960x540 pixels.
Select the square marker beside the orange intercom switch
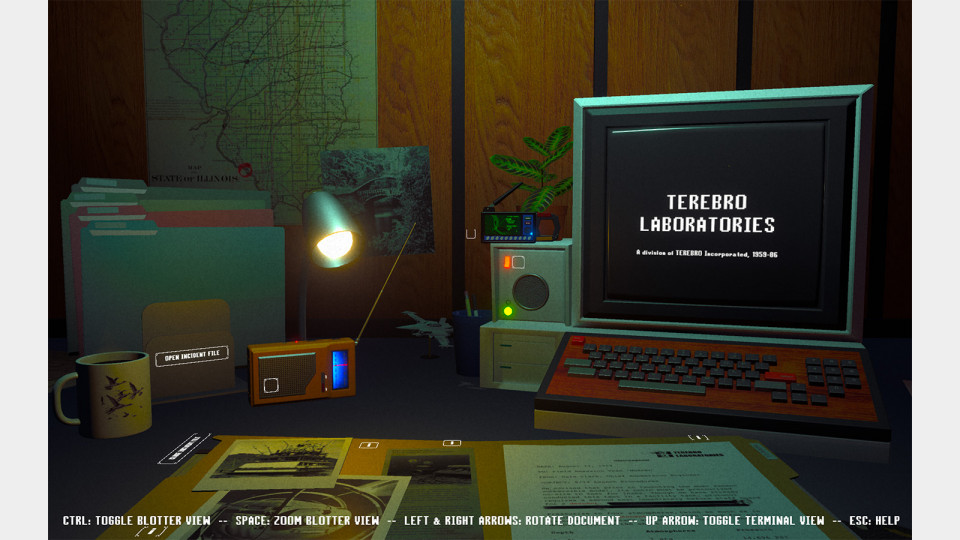(518, 264)
